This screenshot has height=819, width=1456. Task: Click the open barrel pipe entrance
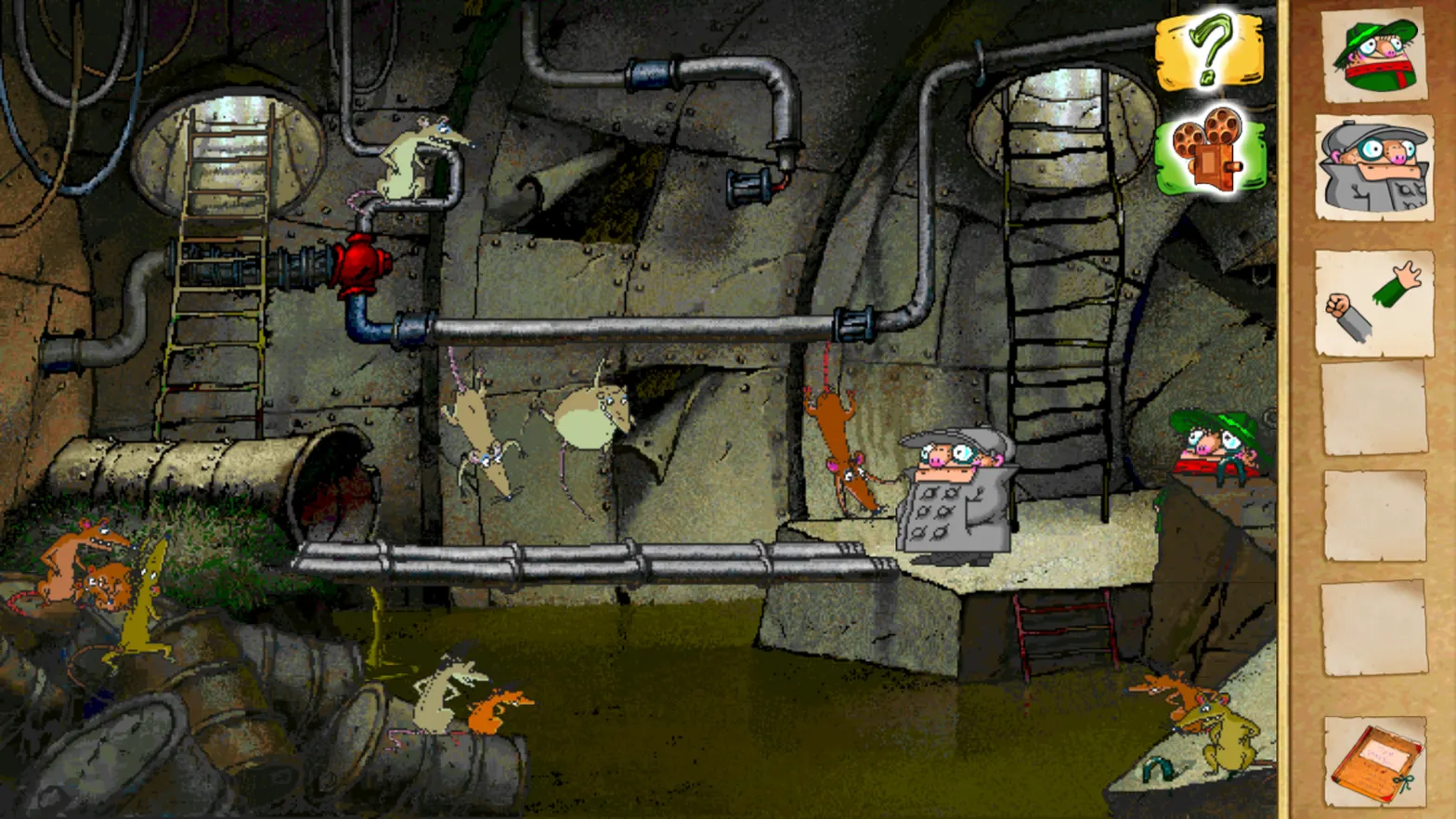click(334, 474)
